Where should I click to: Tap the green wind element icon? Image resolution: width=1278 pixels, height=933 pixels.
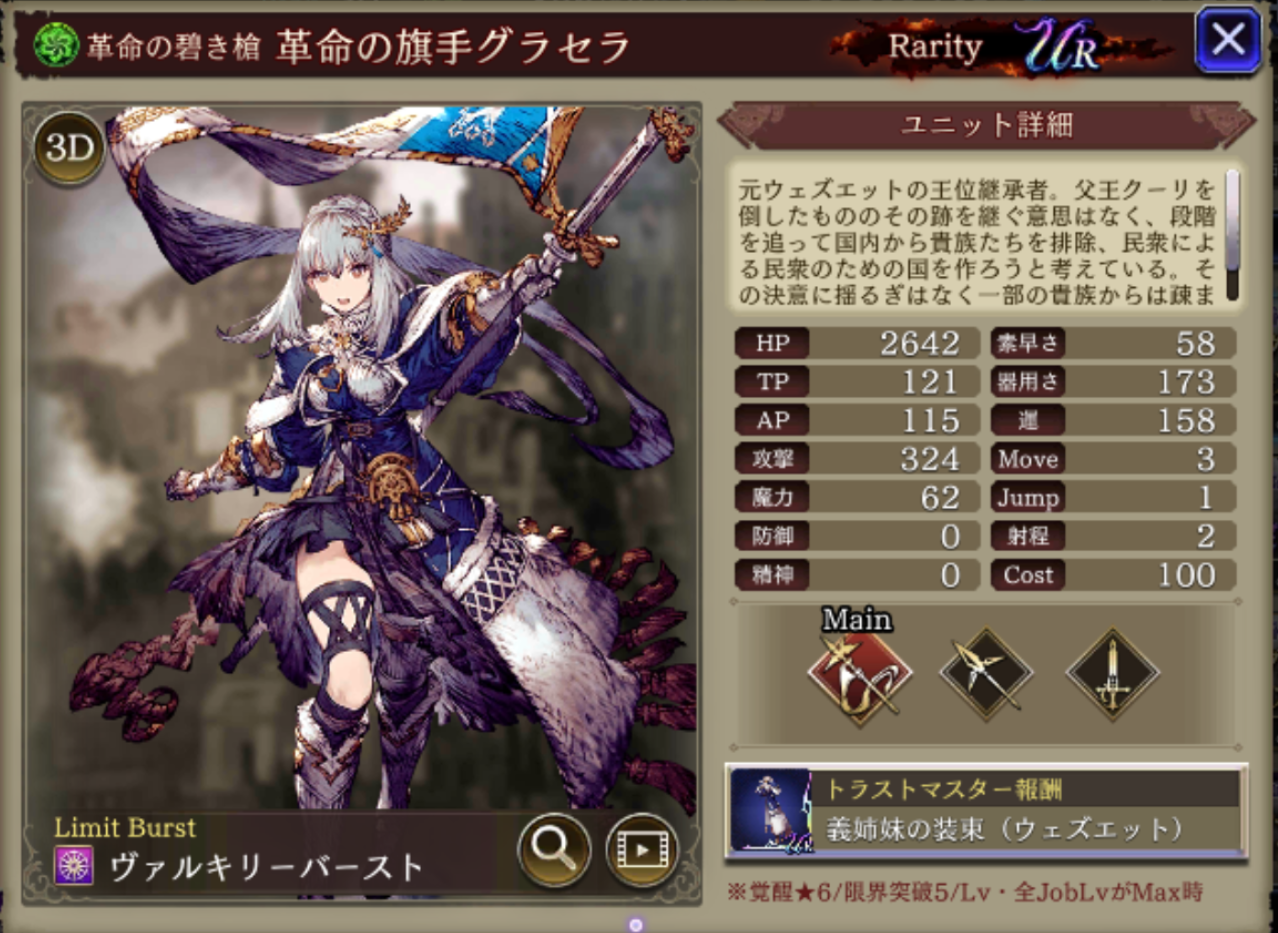pos(56,47)
